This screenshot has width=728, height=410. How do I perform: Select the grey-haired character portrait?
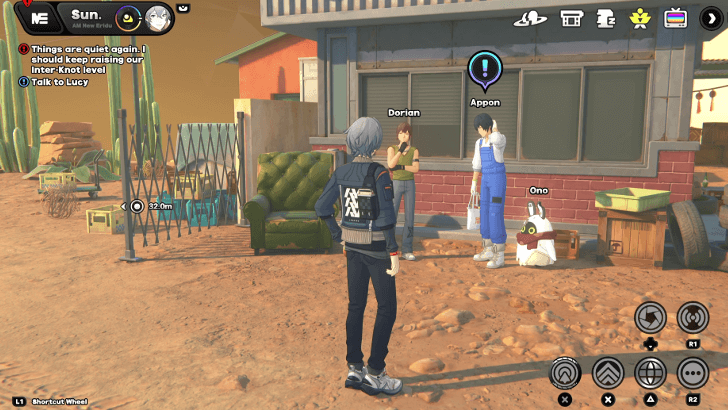coord(158,17)
